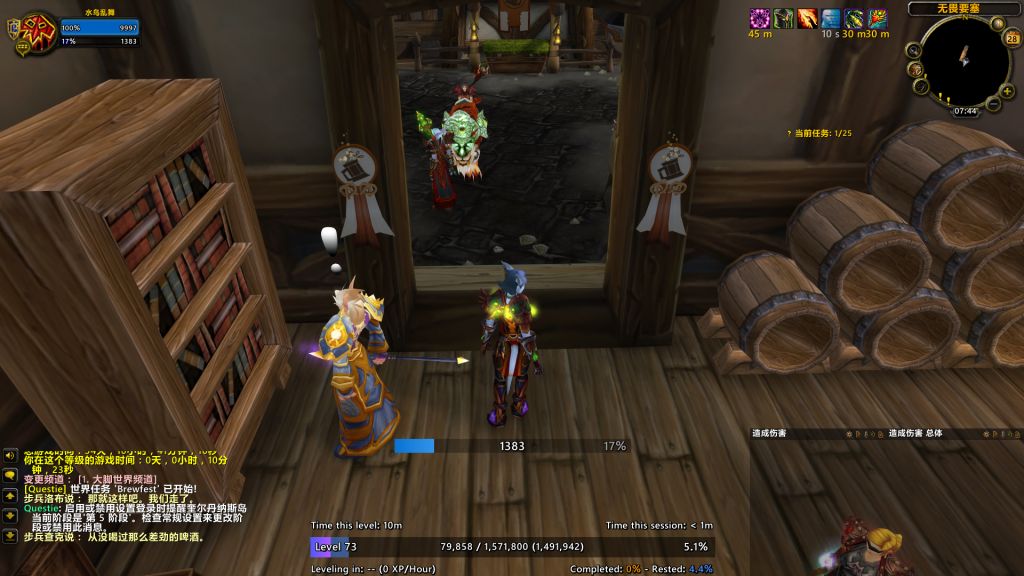
Task: Select the orange flame buff icon
Action: click(x=807, y=17)
